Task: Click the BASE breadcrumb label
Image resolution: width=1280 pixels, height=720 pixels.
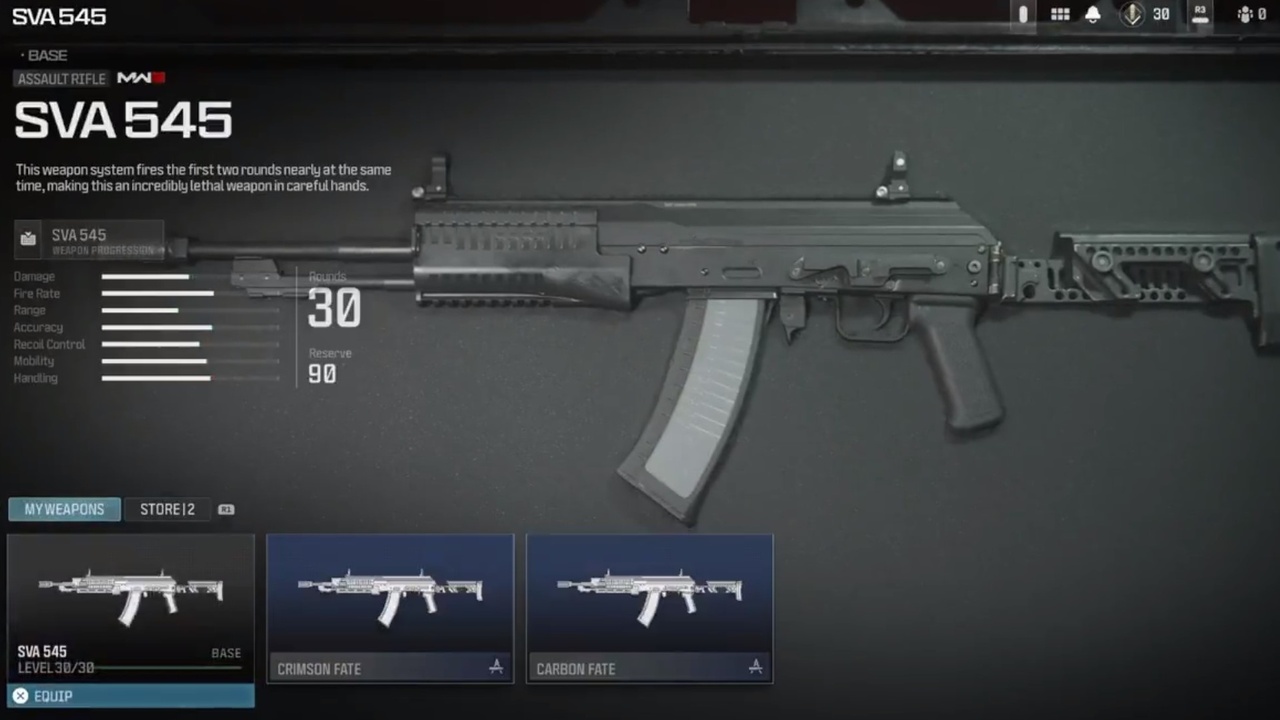Action: click(47, 55)
